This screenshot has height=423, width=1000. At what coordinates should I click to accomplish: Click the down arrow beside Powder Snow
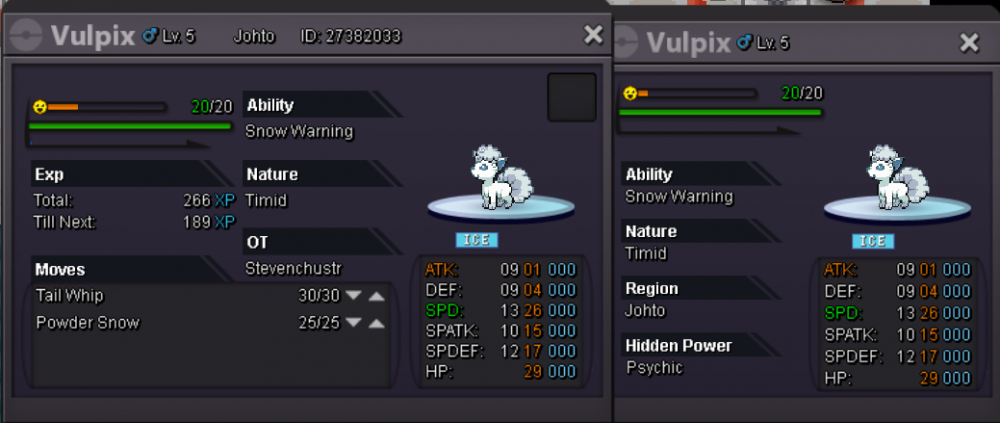coord(353,323)
